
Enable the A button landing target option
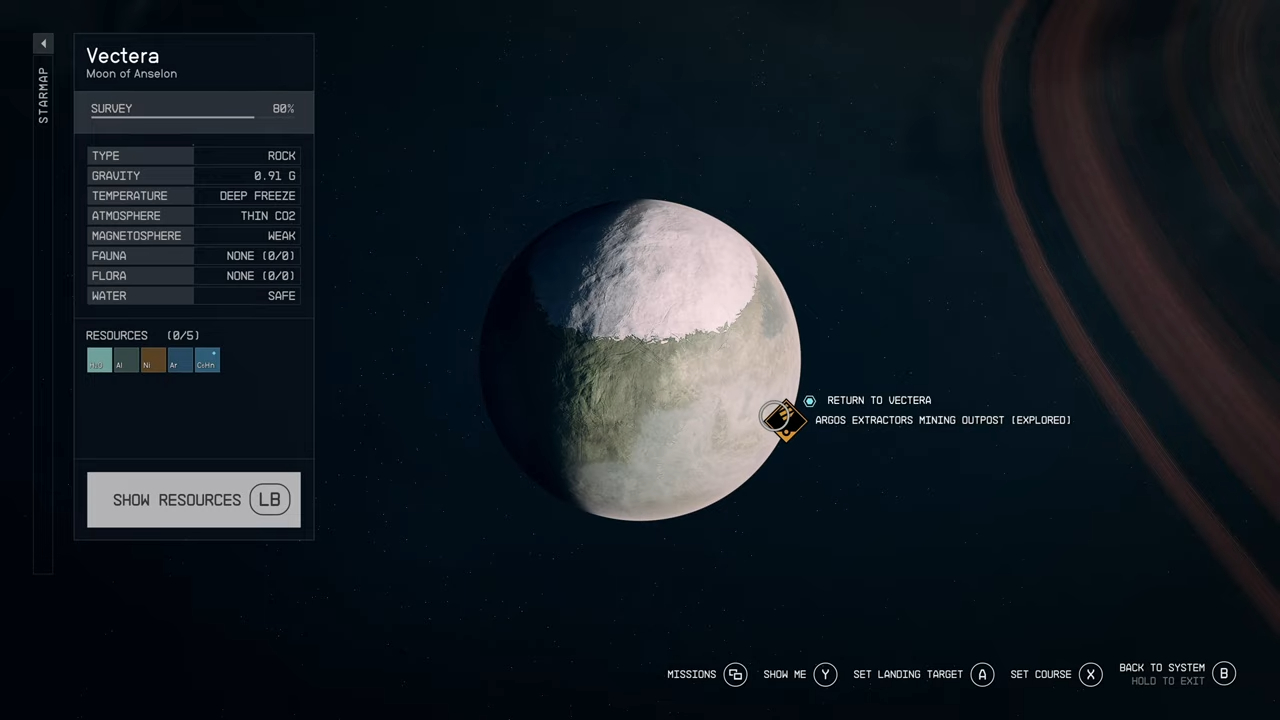point(981,674)
